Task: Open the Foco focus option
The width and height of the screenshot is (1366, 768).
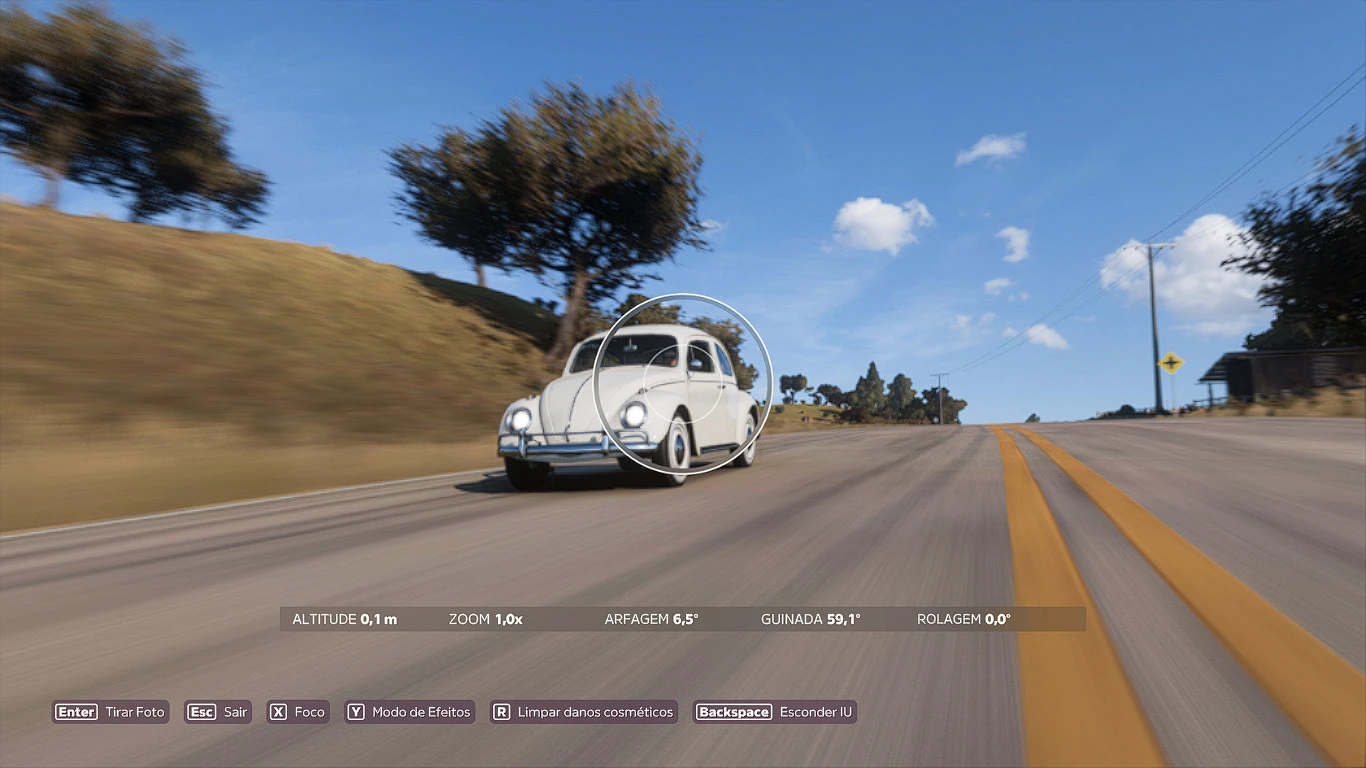Action: click(298, 712)
